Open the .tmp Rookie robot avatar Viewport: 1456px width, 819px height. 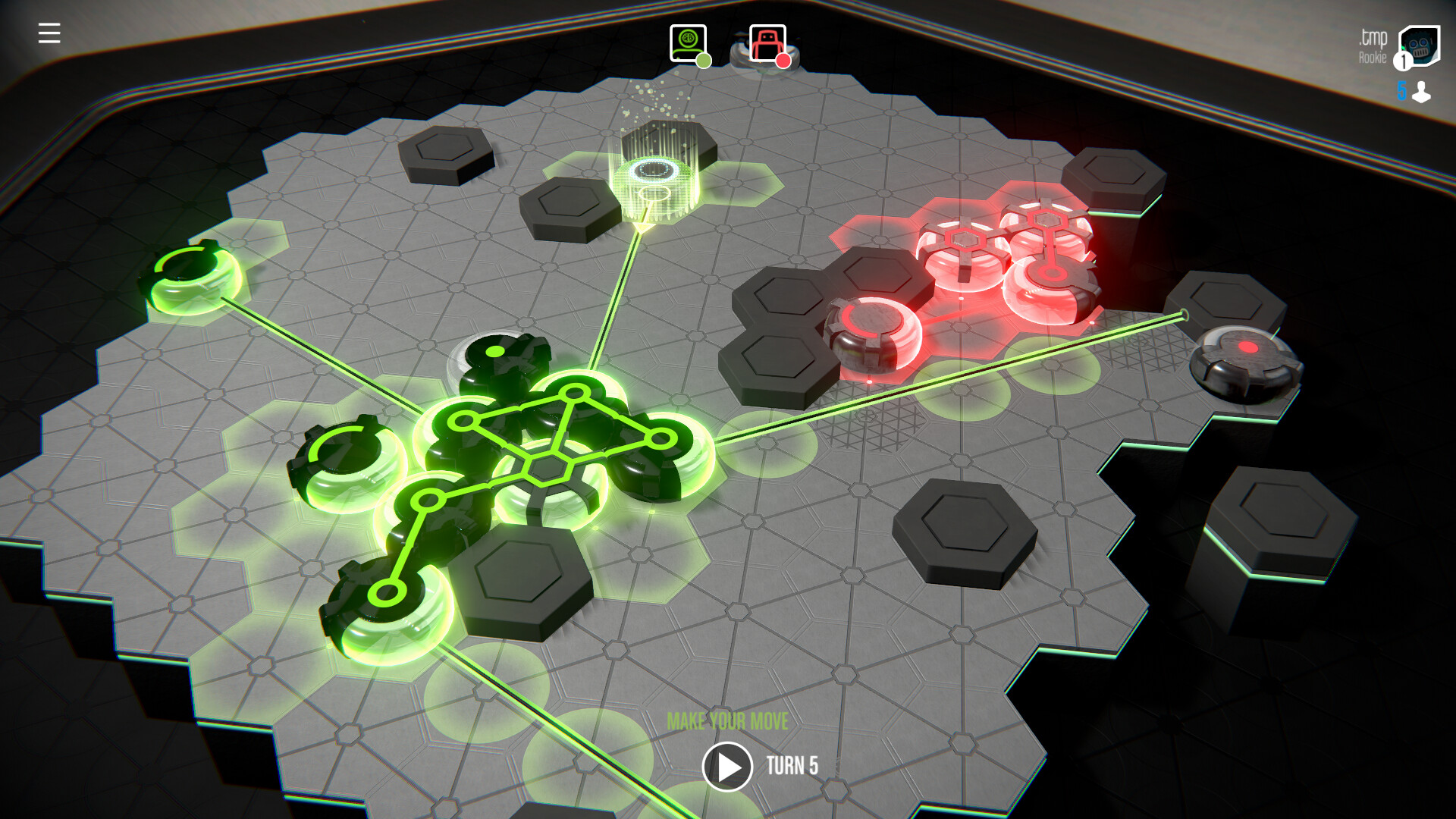point(1420,45)
